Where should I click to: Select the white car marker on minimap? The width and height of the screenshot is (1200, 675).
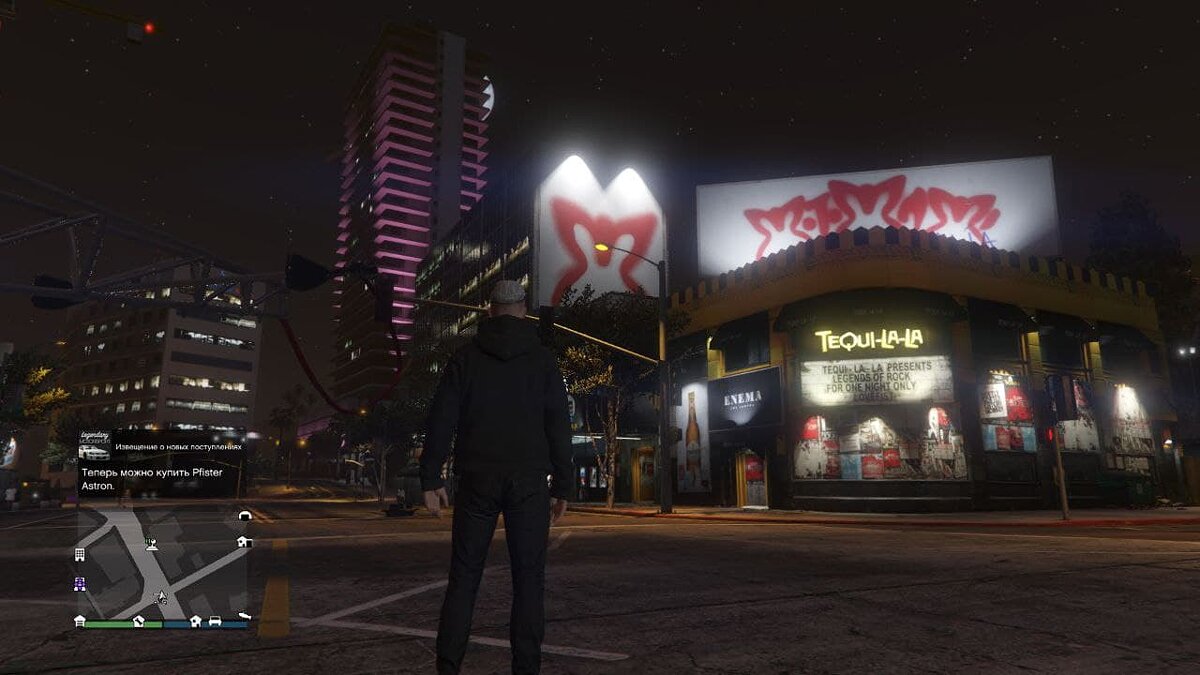point(214,621)
